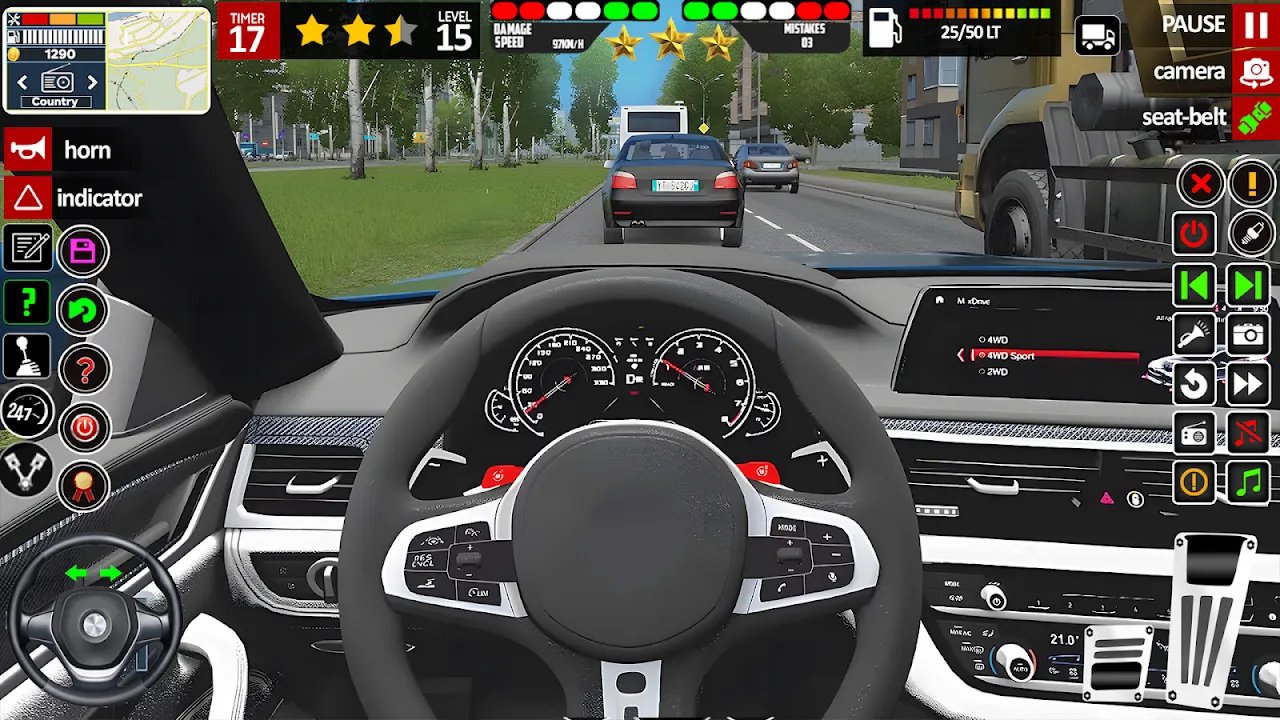Viewport: 1280px width, 720px height.
Task: Select the previous radio station arrow
Action: pos(23,82)
